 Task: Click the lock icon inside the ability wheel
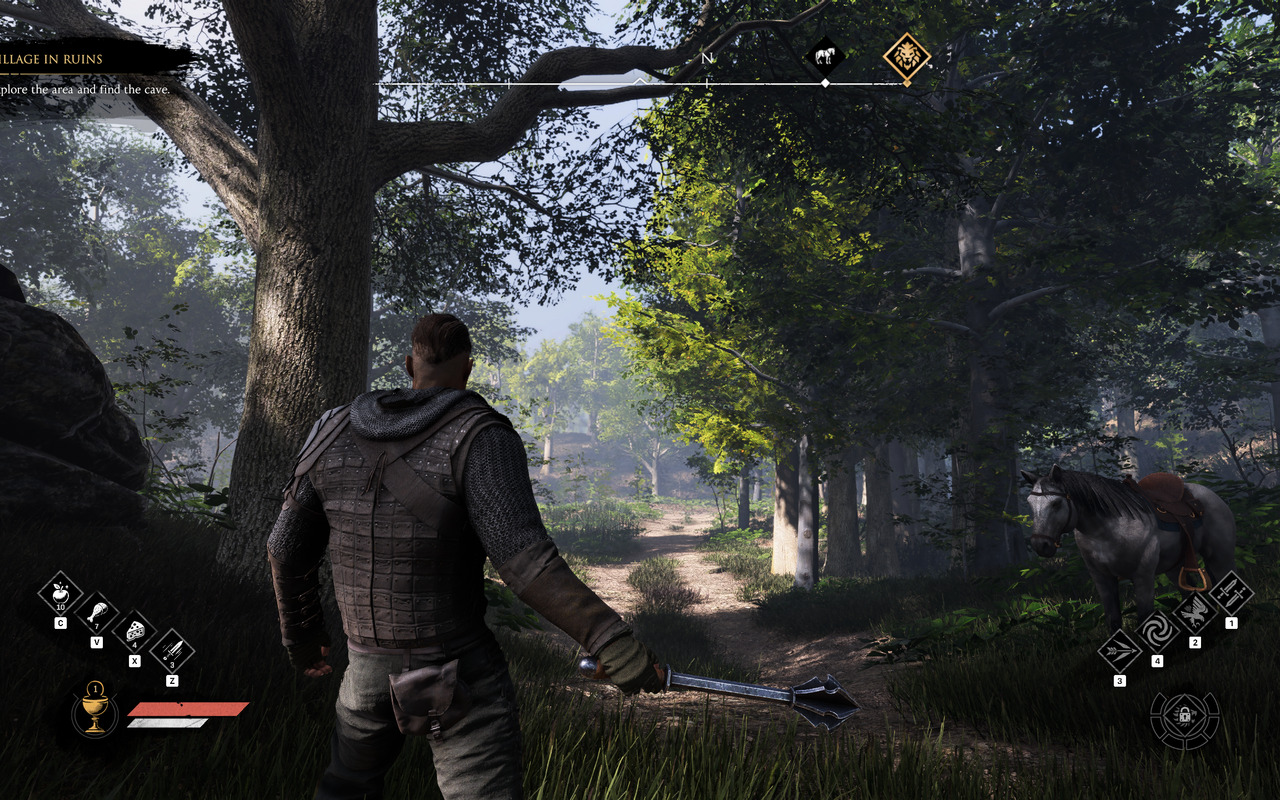click(x=1184, y=715)
